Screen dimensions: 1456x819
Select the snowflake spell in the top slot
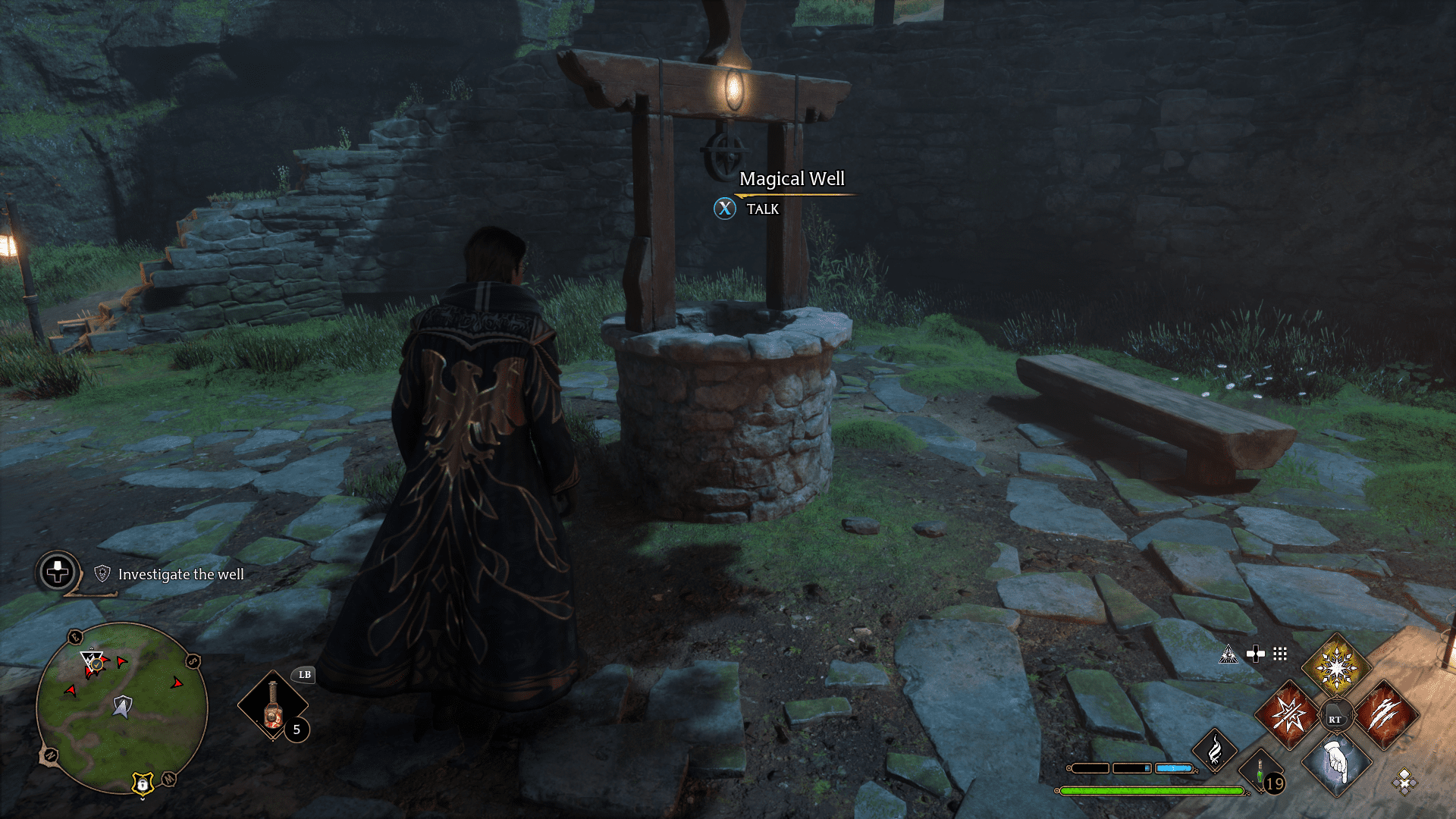[x=1336, y=667]
